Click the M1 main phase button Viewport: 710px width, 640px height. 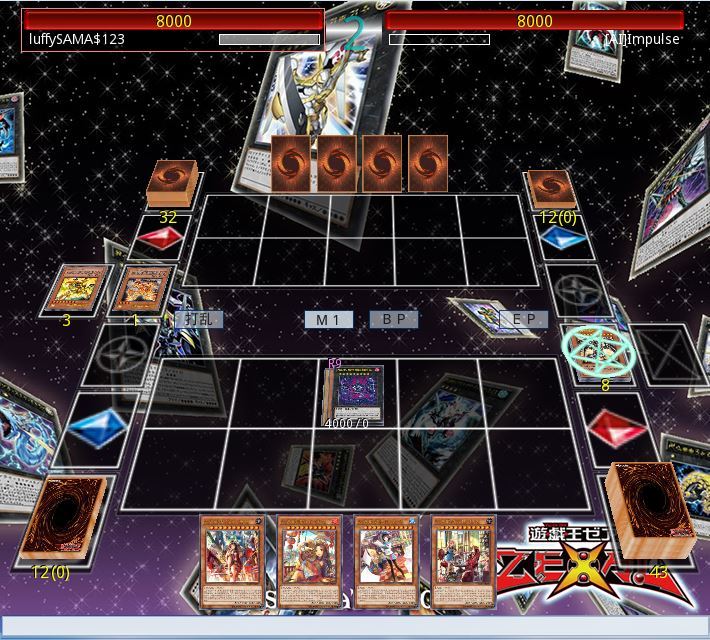tap(329, 320)
